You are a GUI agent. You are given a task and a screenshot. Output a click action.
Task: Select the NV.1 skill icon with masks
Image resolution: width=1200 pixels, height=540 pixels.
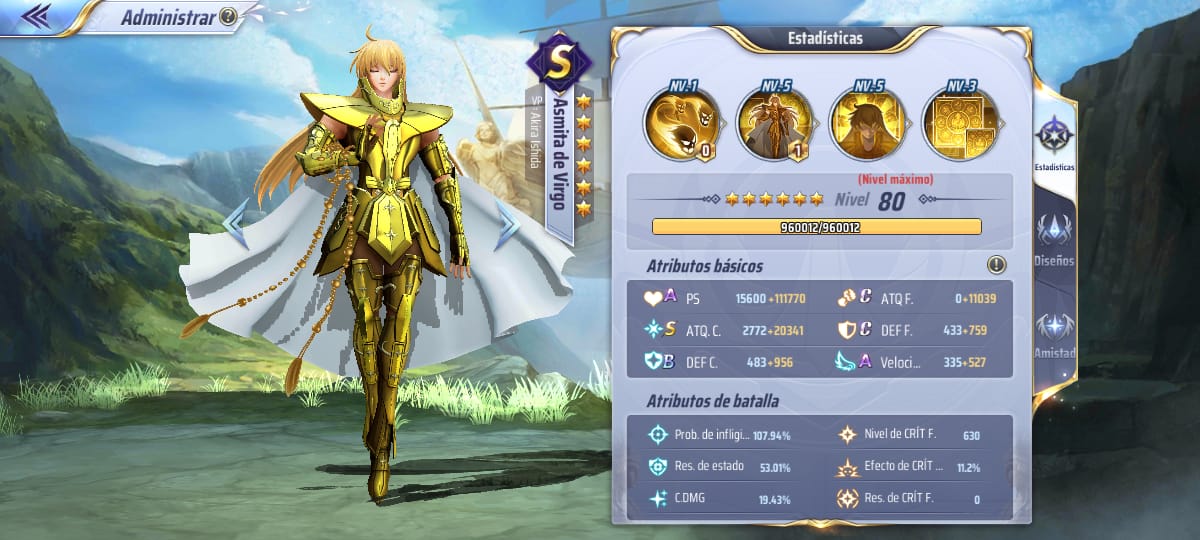pos(680,124)
